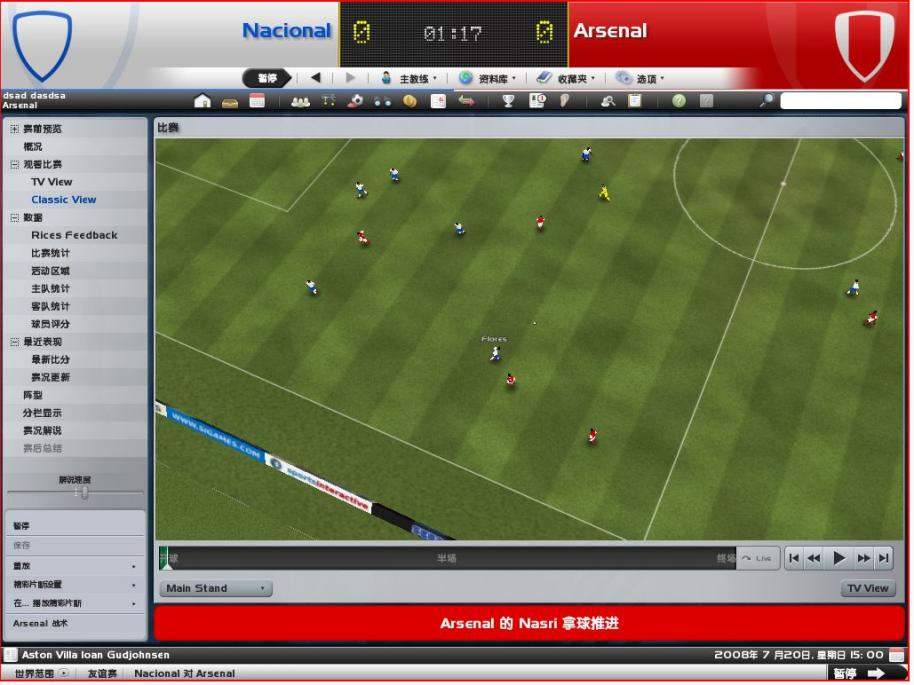
Task: Open Arsenal 战术 tactics
Action: (41, 623)
